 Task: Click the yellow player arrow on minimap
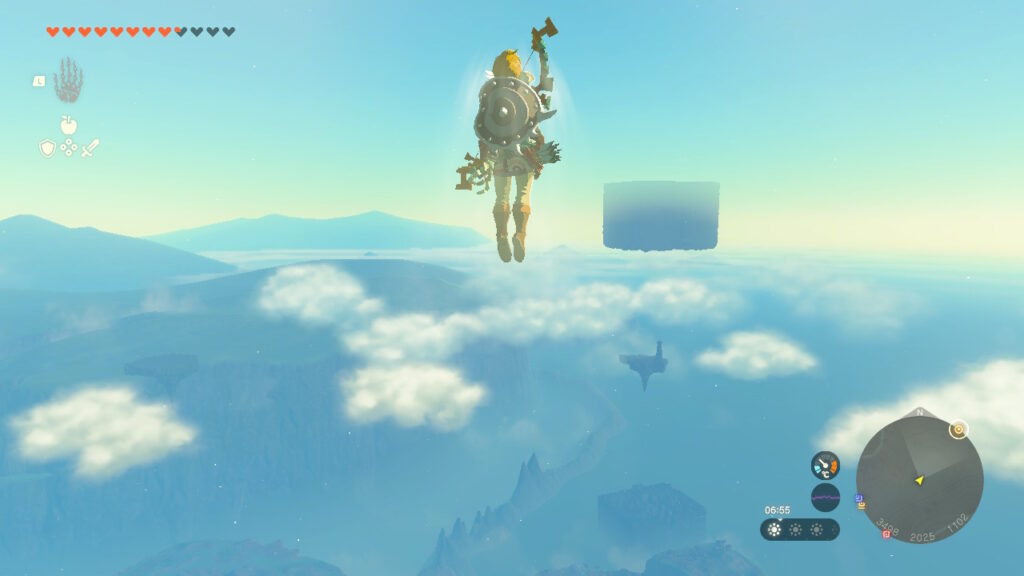pyautogui.click(x=919, y=481)
